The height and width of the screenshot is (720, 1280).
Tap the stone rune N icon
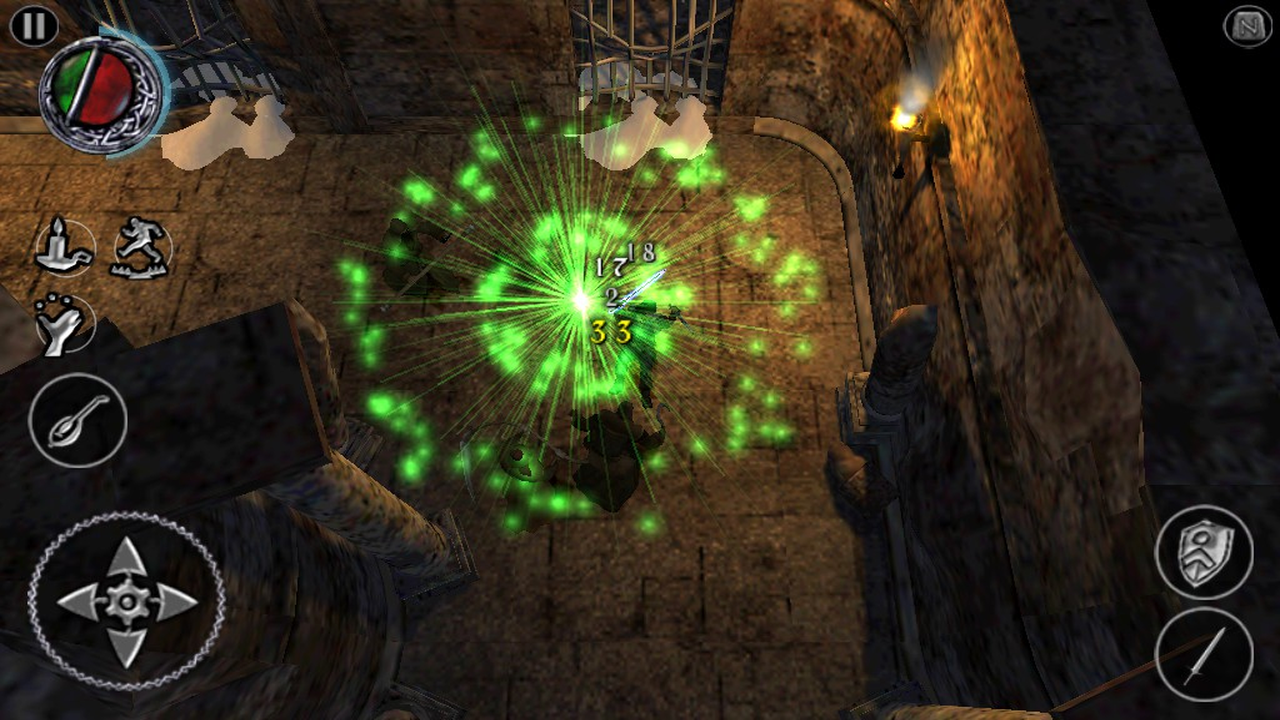pyautogui.click(x=1248, y=27)
